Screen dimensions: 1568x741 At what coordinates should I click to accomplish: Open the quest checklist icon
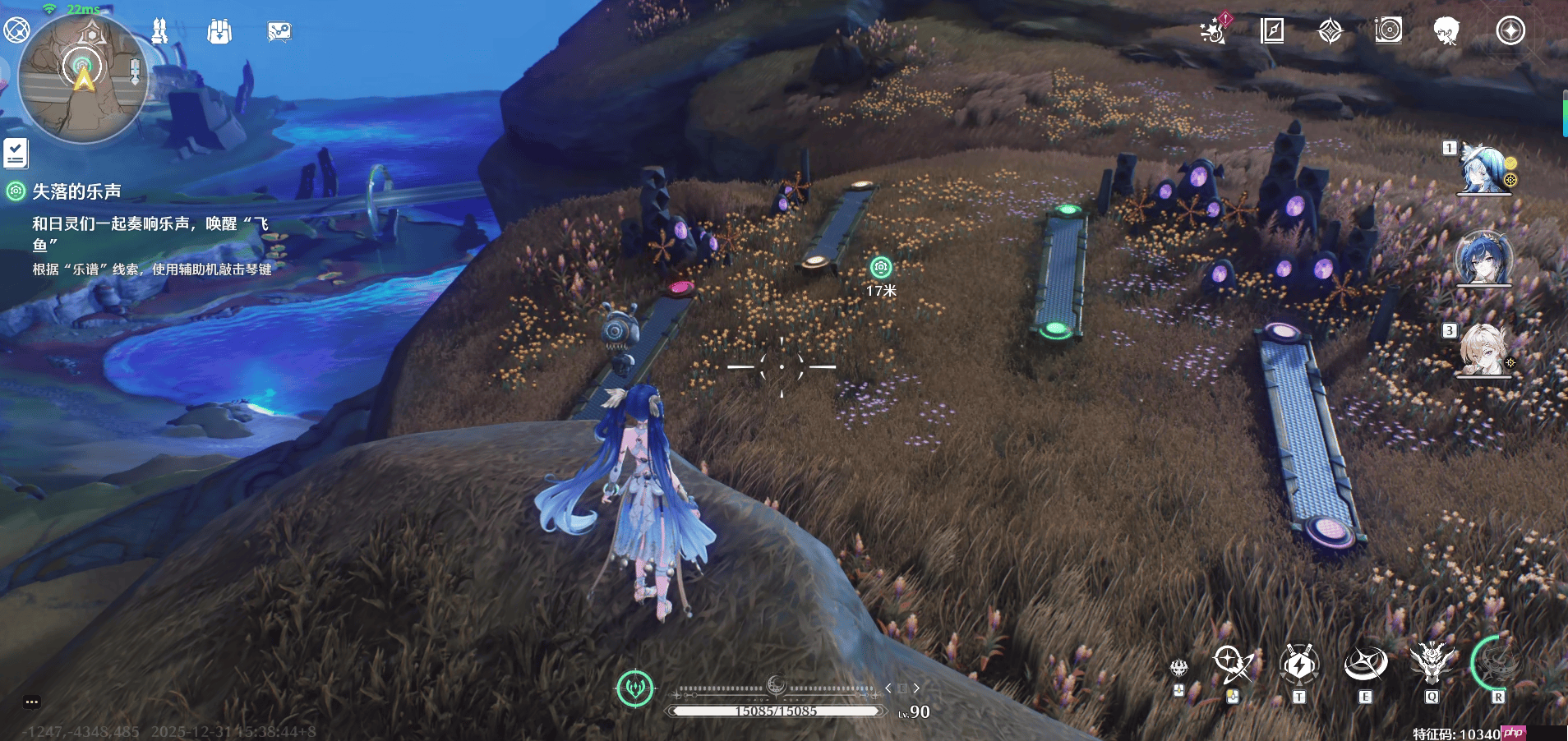[16, 153]
